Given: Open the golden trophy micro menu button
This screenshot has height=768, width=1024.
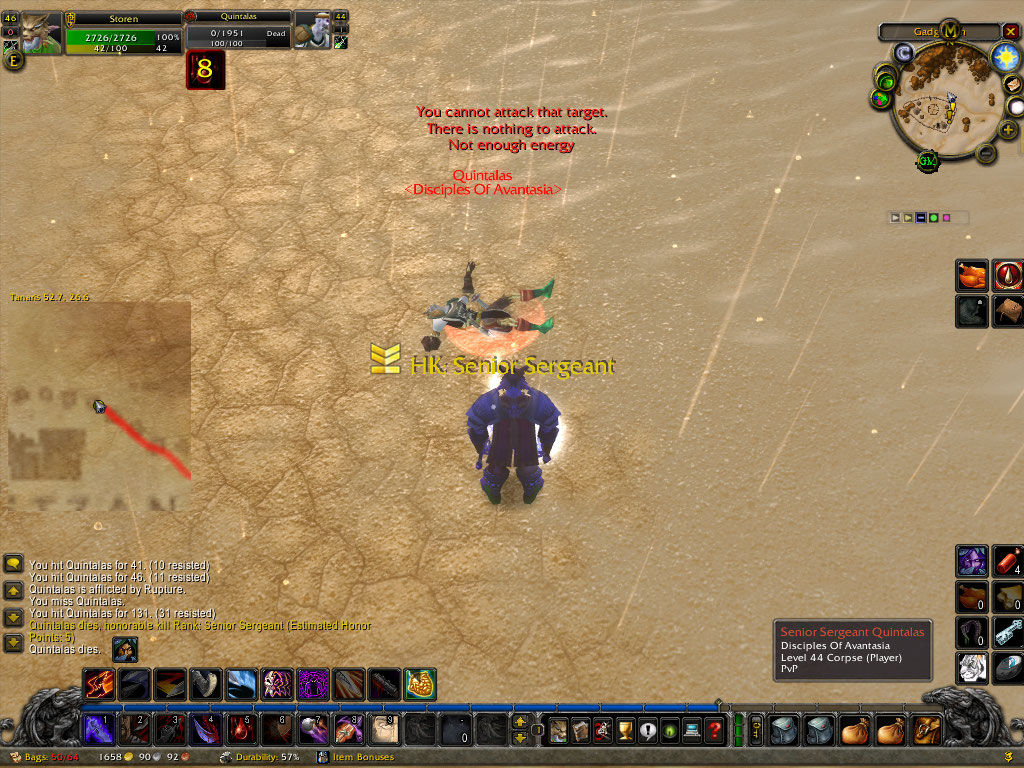Looking at the screenshot, I should point(625,730).
